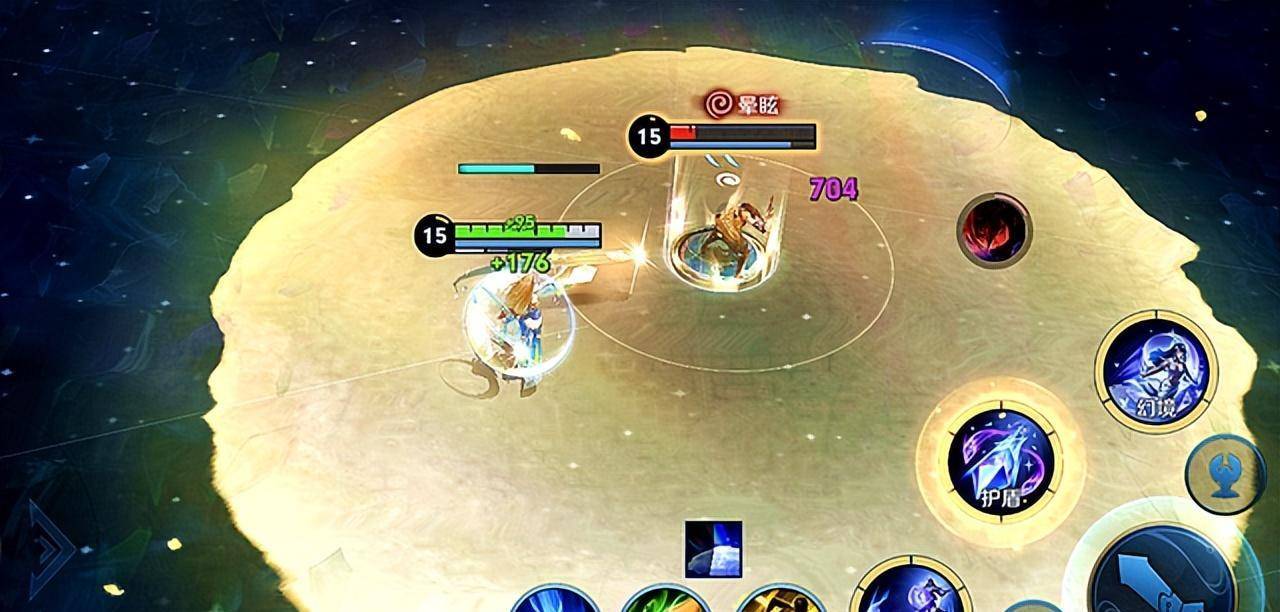The image size is (1280, 612).
Task: Activate the 护盾 shield skill
Action: (1000, 461)
